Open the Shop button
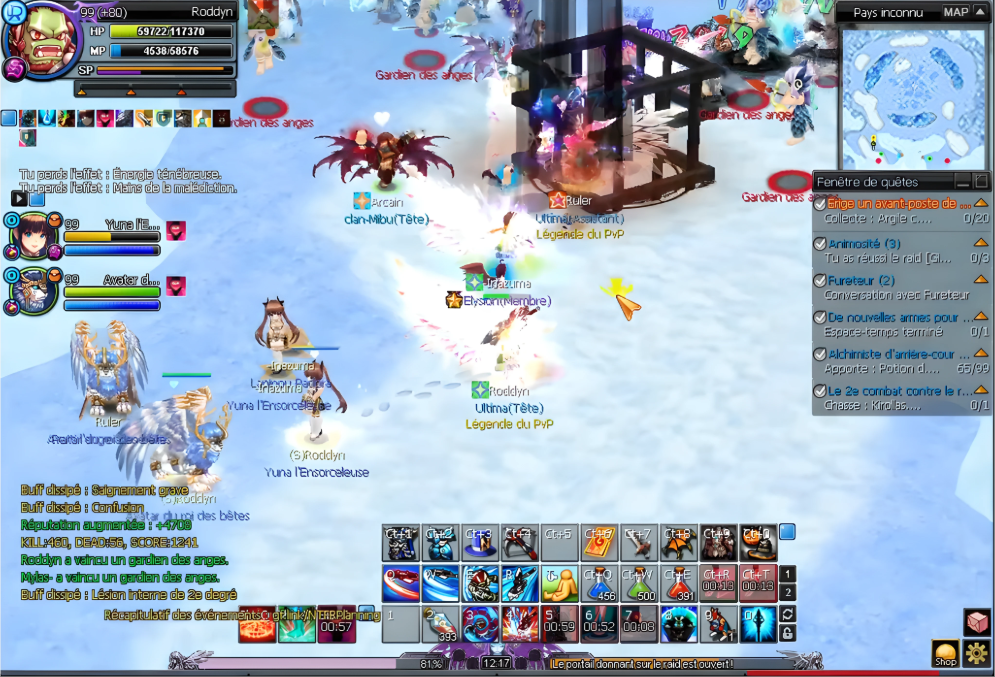 (945, 654)
